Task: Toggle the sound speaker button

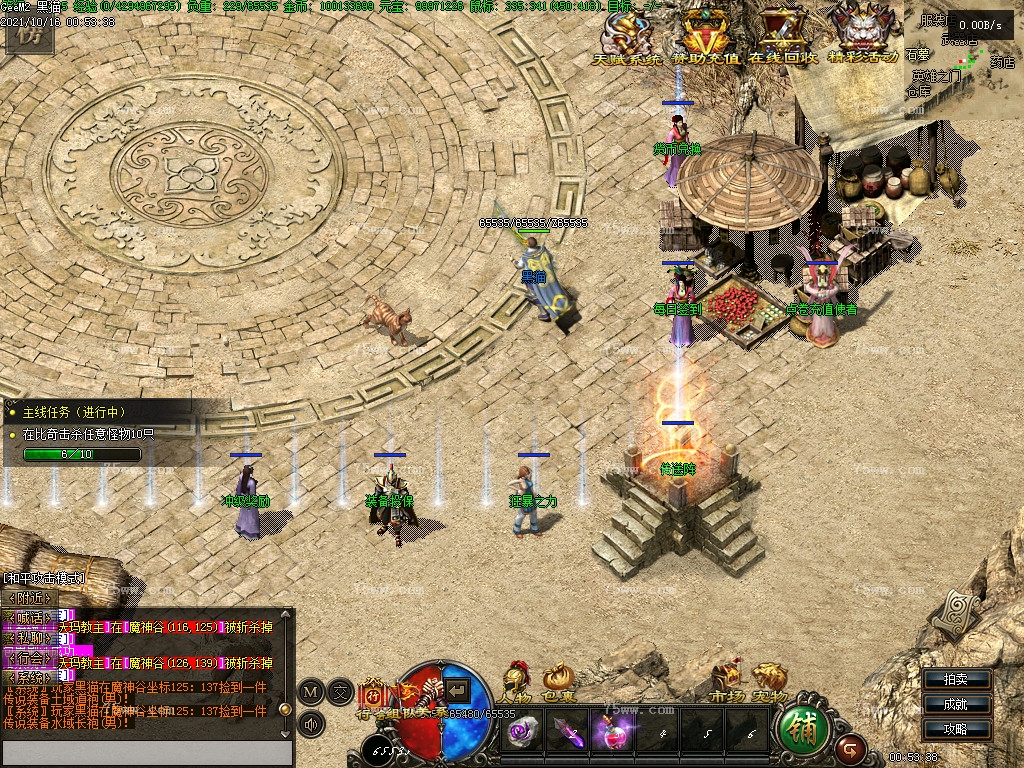Action: pos(311,724)
